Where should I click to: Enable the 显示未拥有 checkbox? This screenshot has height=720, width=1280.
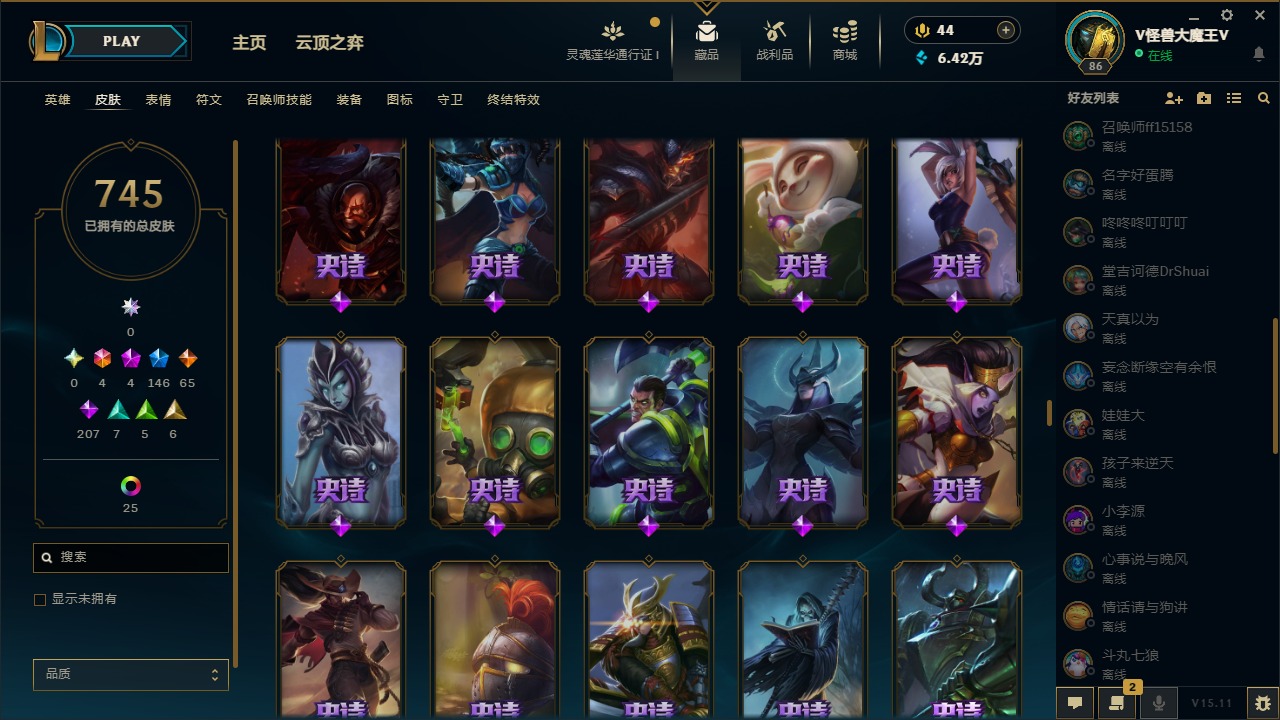pyautogui.click(x=40, y=599)
